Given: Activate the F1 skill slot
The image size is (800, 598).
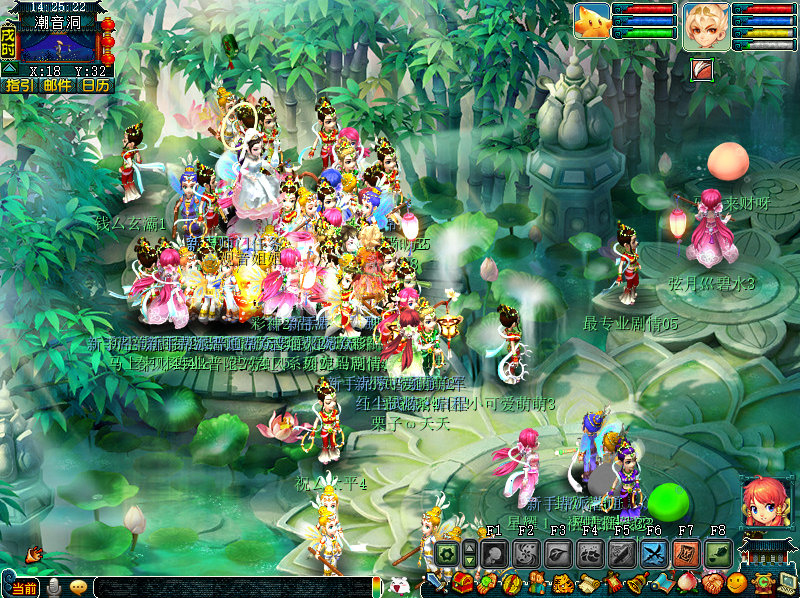Looking at the screenshot, I should pyautogui.click(x=493, y=553).
